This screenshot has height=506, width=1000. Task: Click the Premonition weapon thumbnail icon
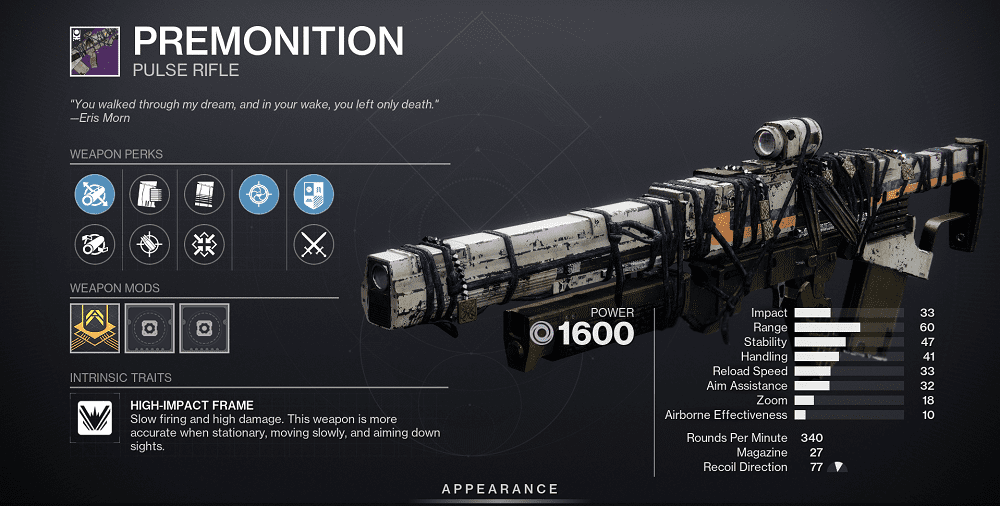95,50
